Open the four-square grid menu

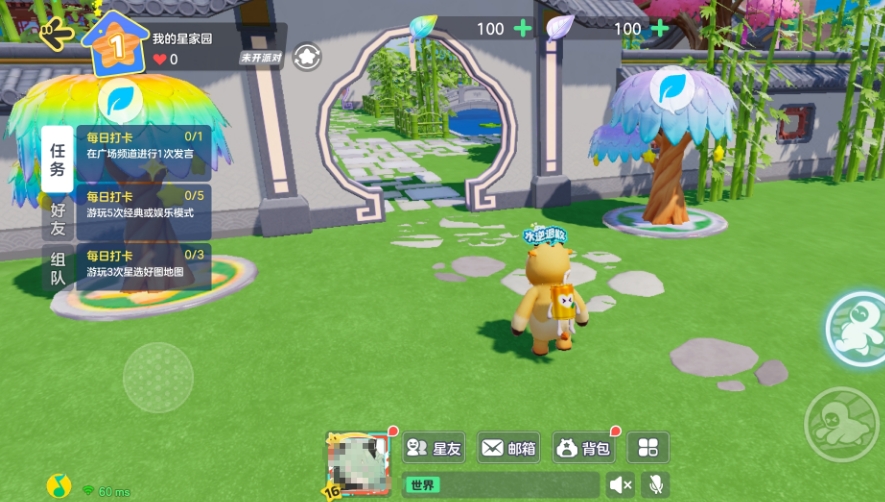point(649,448)
